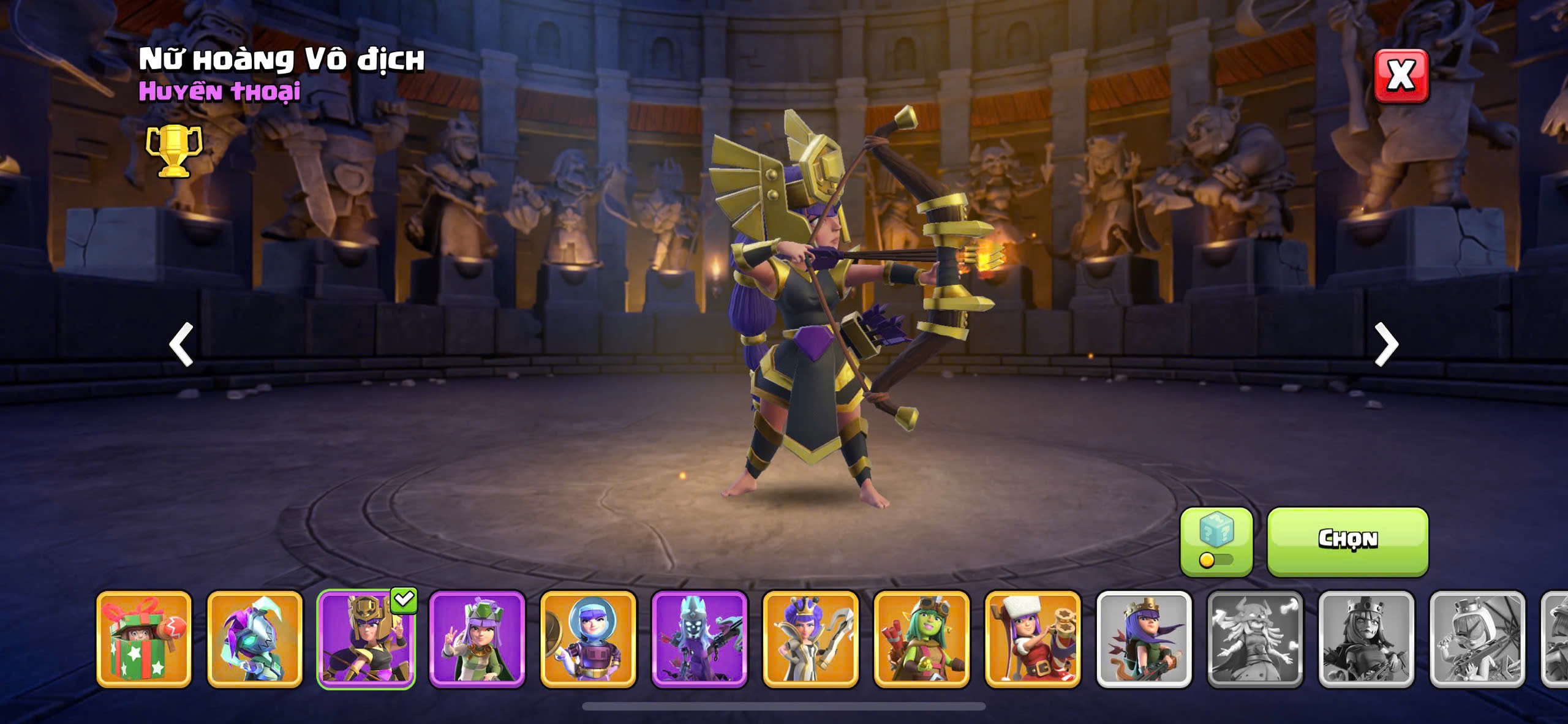Confirm the skin with the Chọn button
The height and width of the screenshot is (724, 1568).
click(x=1347, y=540)
